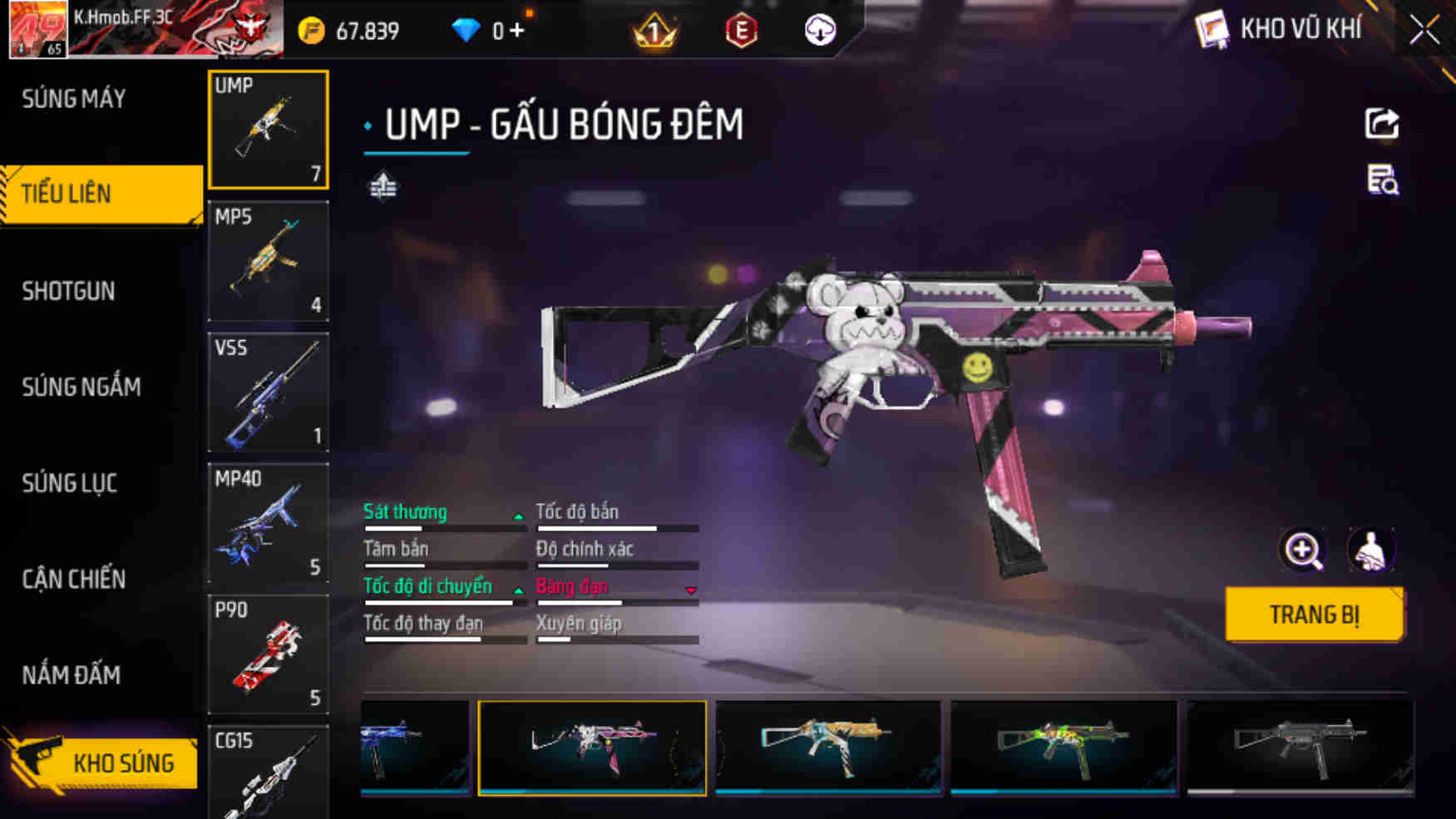
Task: Open the SÚNG NGẮM category
Action: (81, 387)
